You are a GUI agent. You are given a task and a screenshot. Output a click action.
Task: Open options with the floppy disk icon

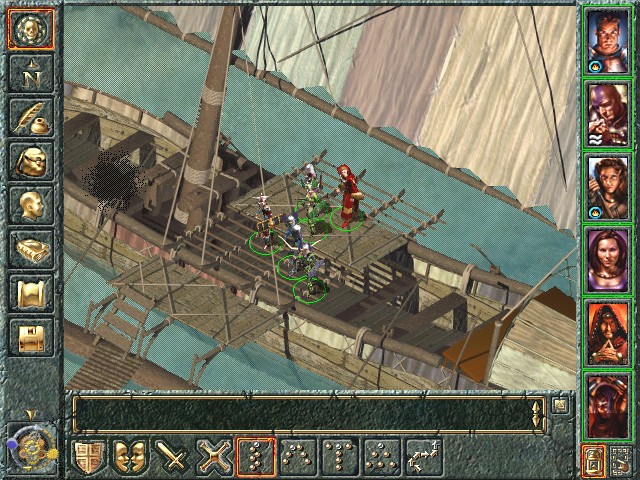coord(31,337)
